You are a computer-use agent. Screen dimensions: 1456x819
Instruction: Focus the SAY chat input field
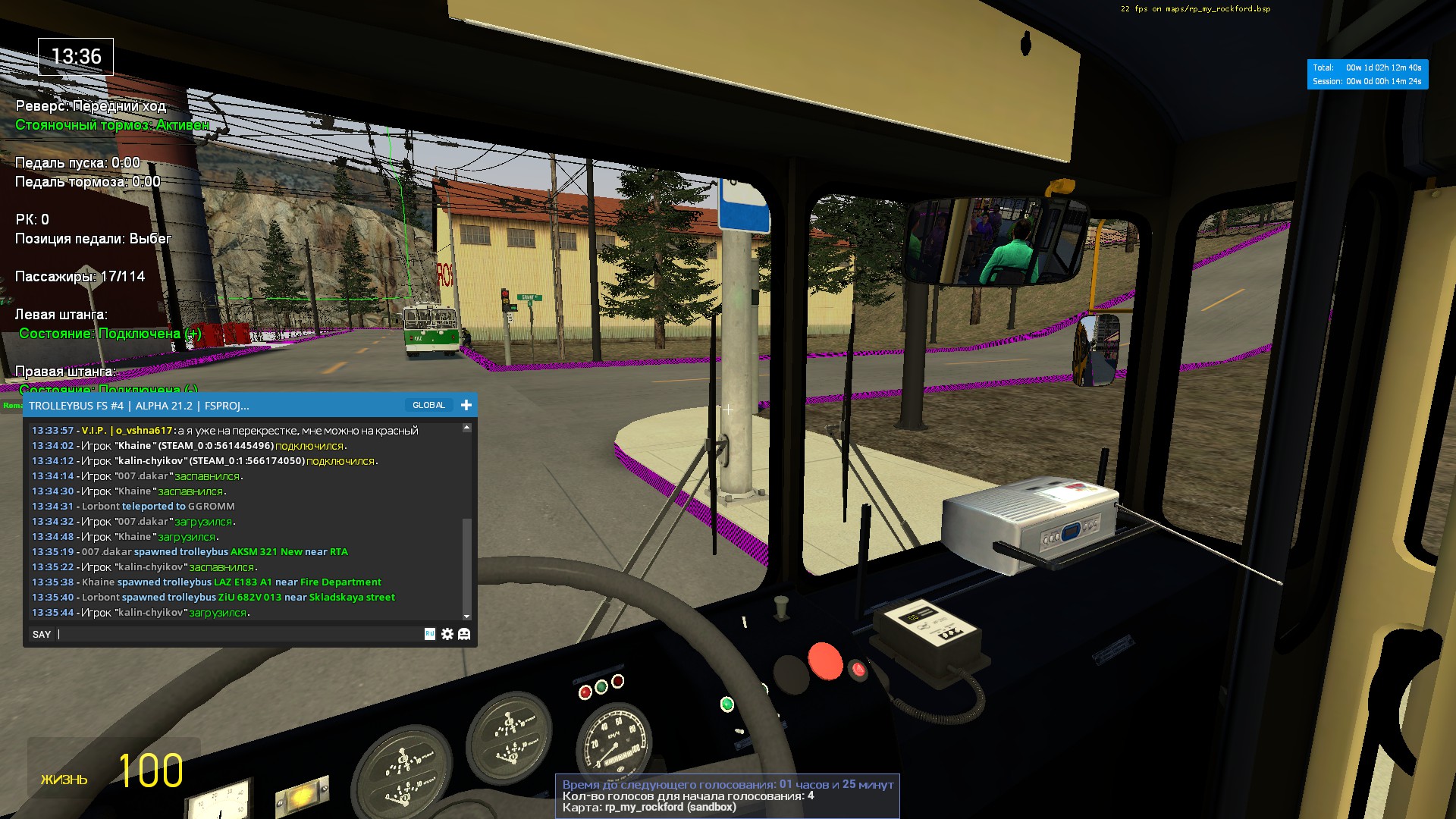tap(239, 634)
